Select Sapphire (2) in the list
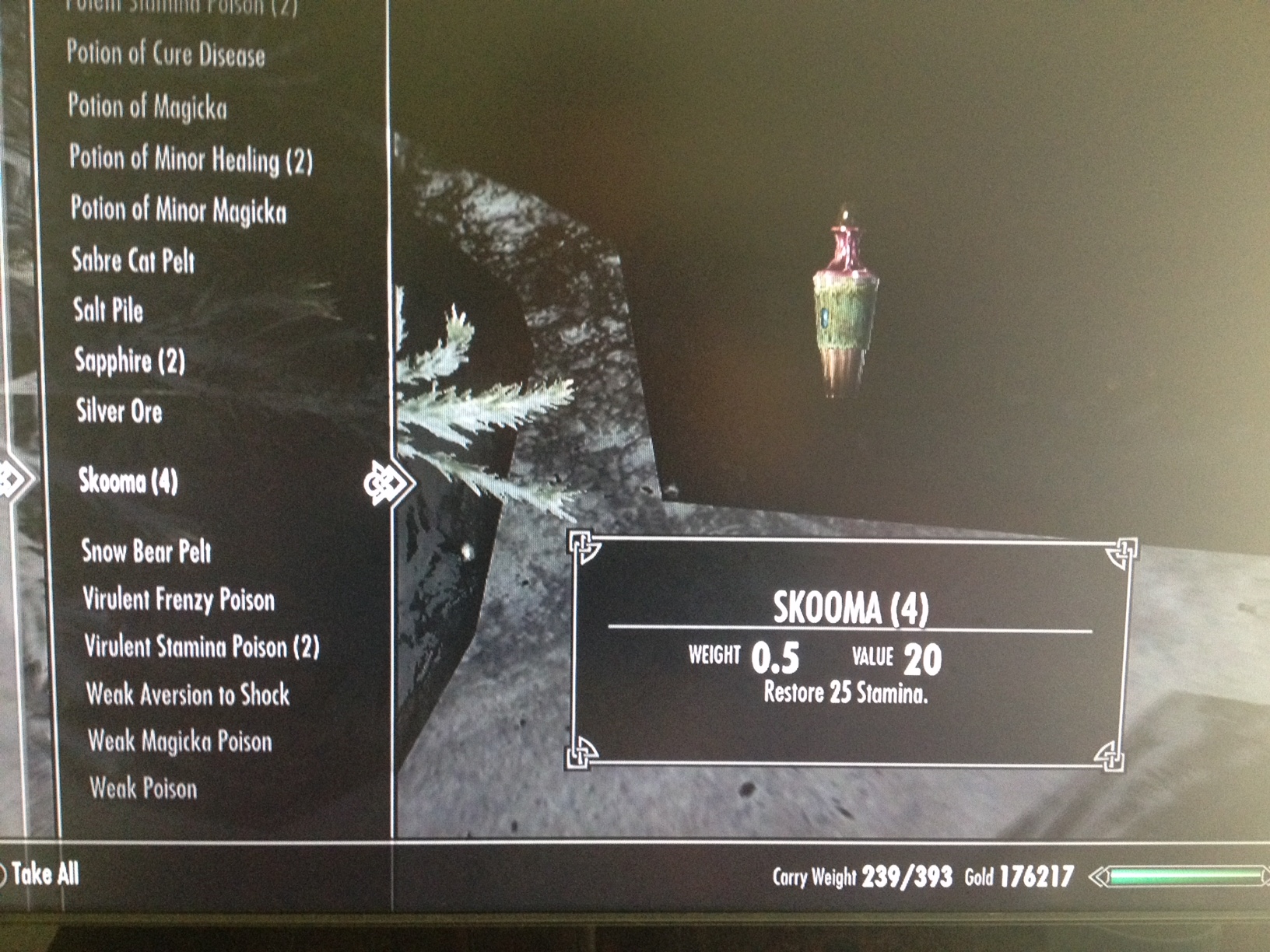This screenshot has height=952, width=1270. click(x=130, y=361)
